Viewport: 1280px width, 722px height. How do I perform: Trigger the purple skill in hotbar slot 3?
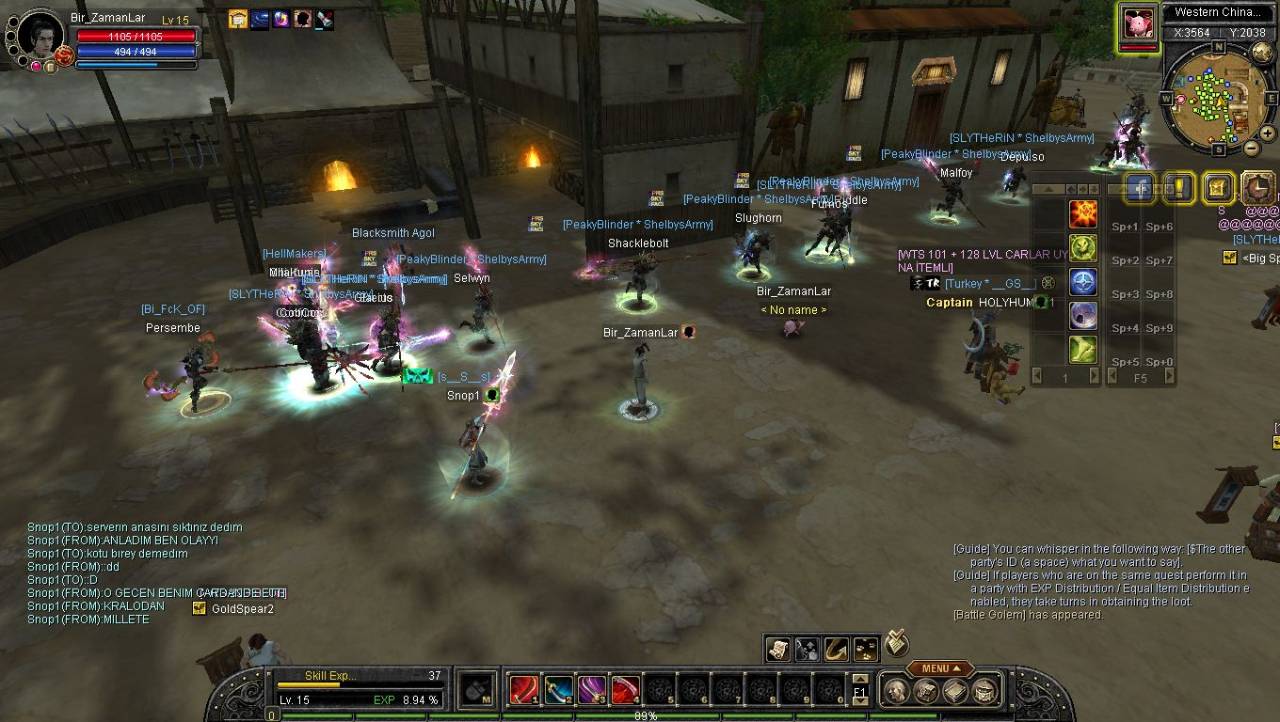point(592,690)
